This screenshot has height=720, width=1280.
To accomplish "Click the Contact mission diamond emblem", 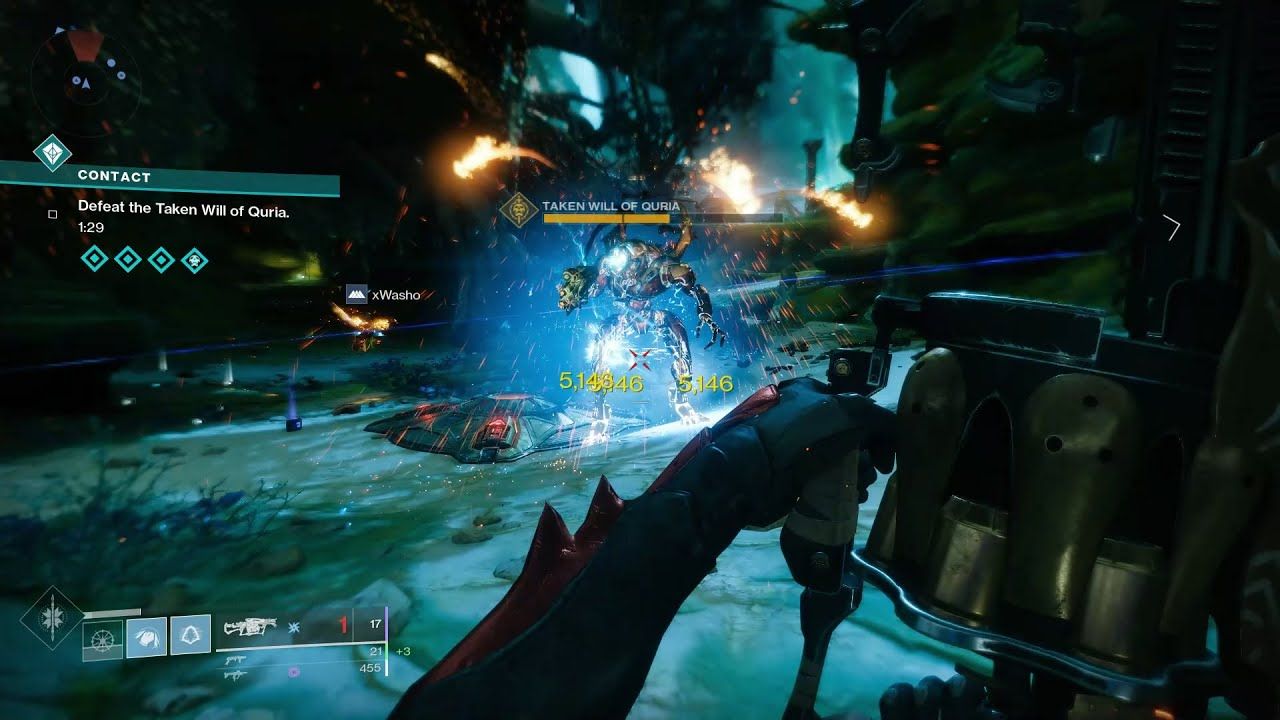I will point(52,153).
